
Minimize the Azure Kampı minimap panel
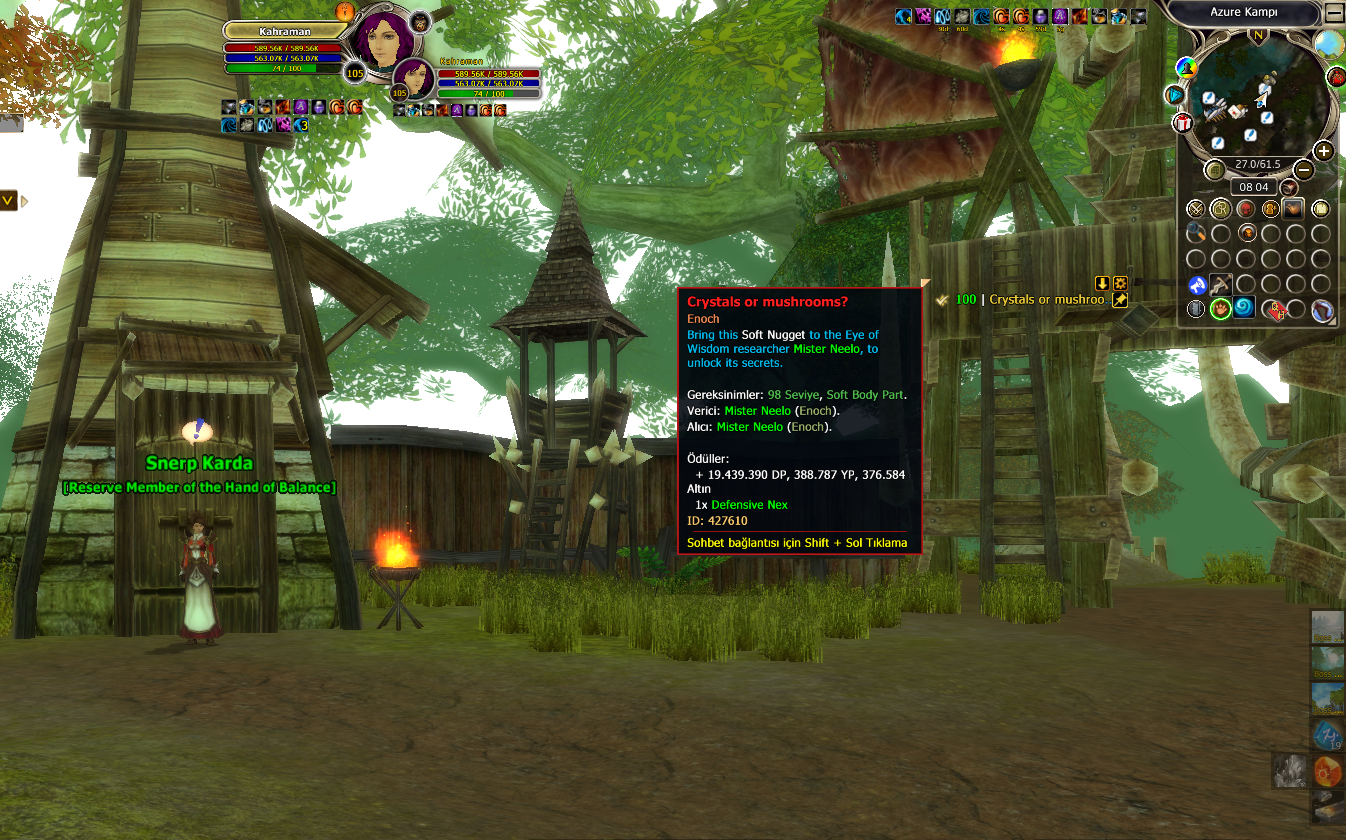pos(1334,14)
